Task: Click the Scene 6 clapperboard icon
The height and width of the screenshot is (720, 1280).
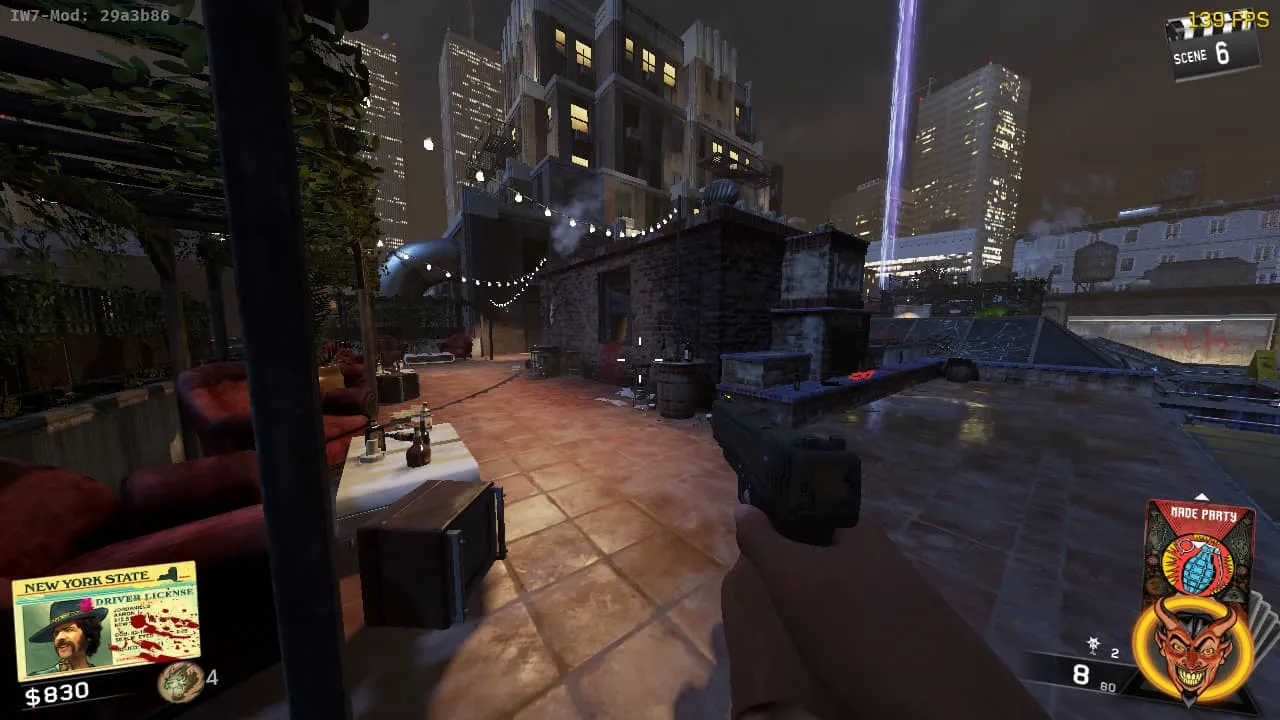Action: (1213, 46)
